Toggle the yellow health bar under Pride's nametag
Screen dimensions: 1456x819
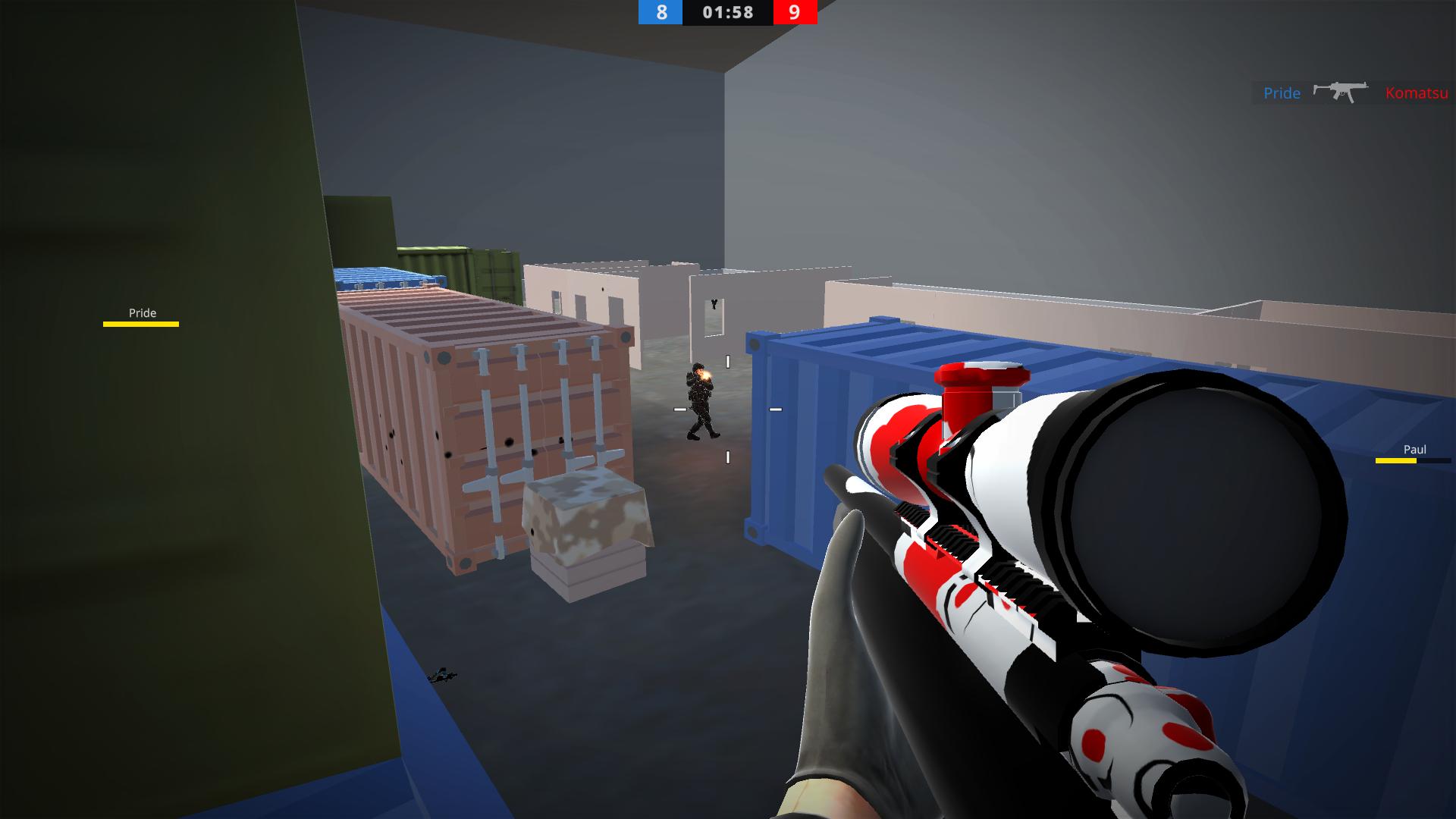(x=141, y=323)
